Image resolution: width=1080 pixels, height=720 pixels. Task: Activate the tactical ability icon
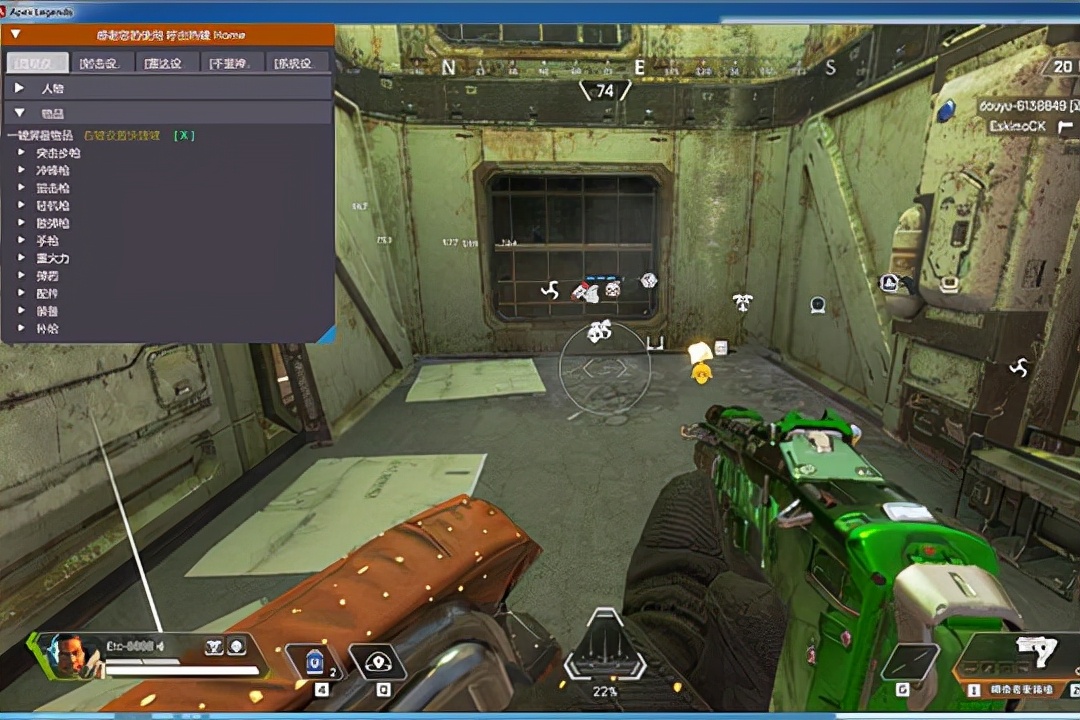[377, 661]
